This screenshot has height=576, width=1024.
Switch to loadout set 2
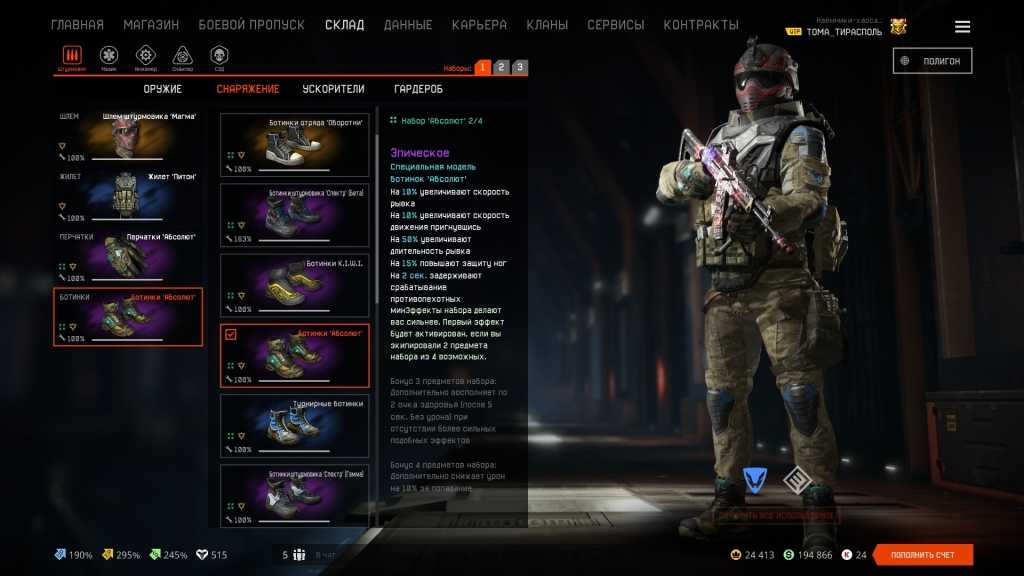(x=501, y=67)
